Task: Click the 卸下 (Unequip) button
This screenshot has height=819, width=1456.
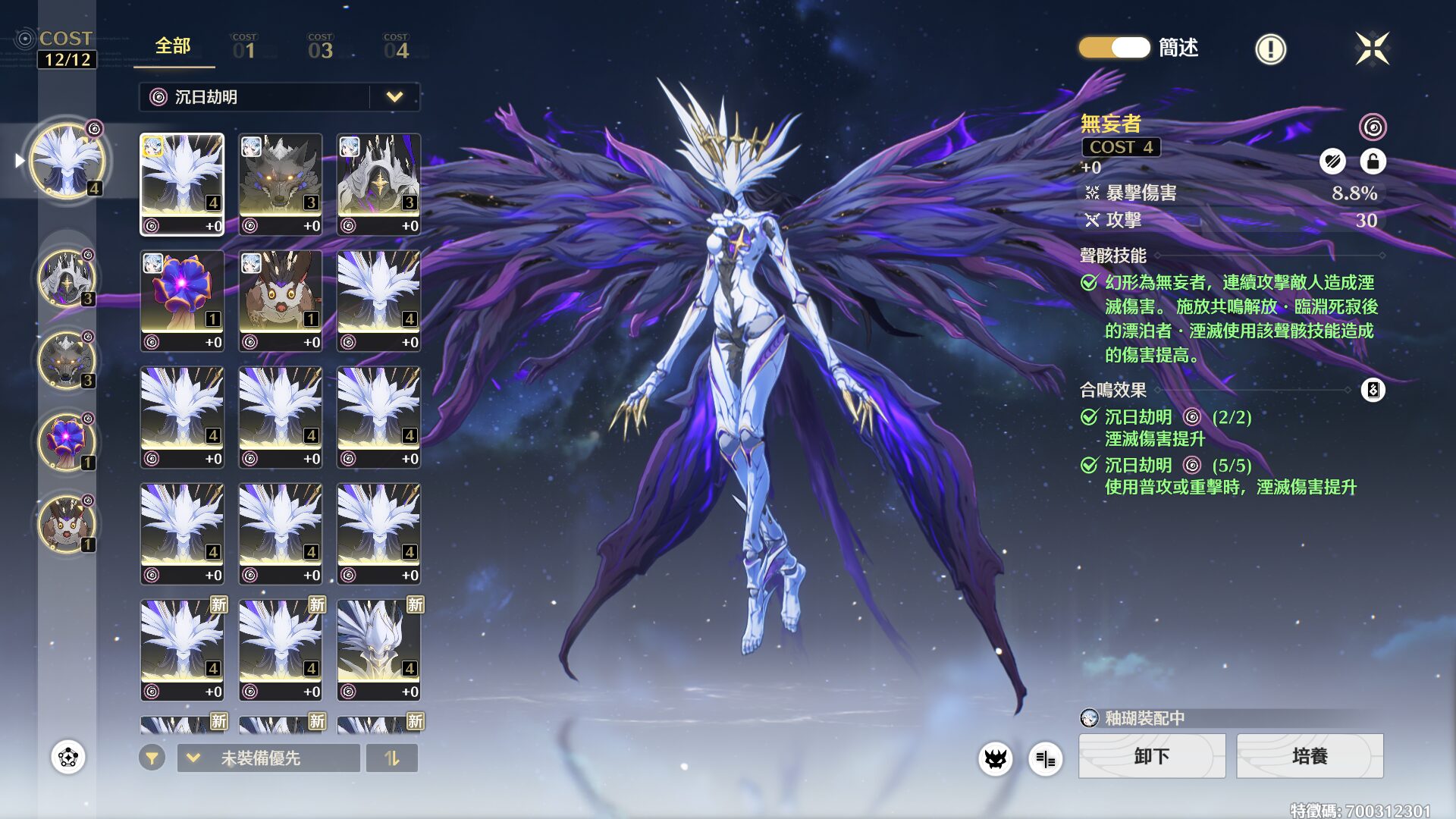Action: pyautogui.click(x=1151, y=756)
